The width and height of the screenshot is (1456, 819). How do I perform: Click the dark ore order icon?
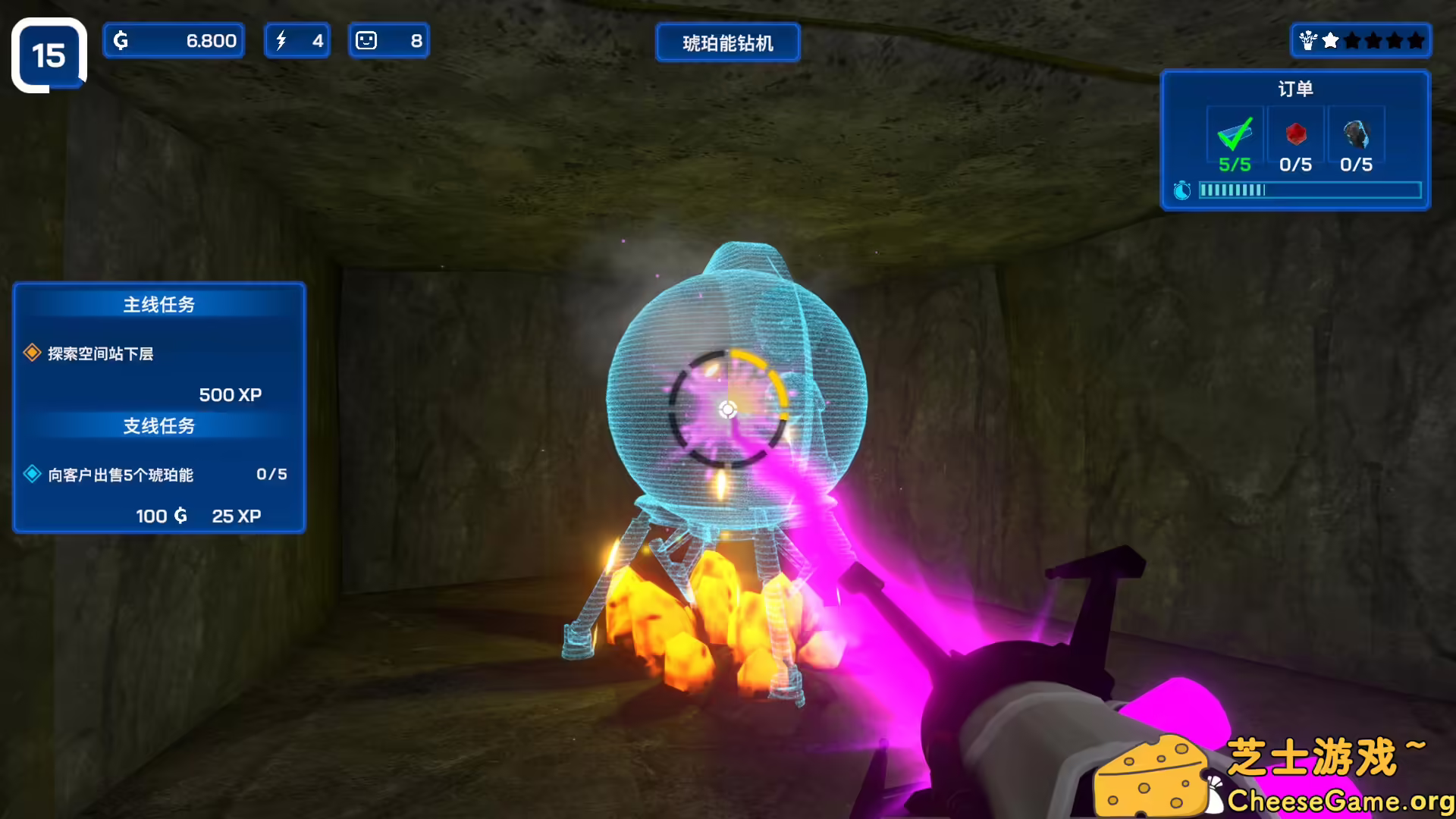1357,135
